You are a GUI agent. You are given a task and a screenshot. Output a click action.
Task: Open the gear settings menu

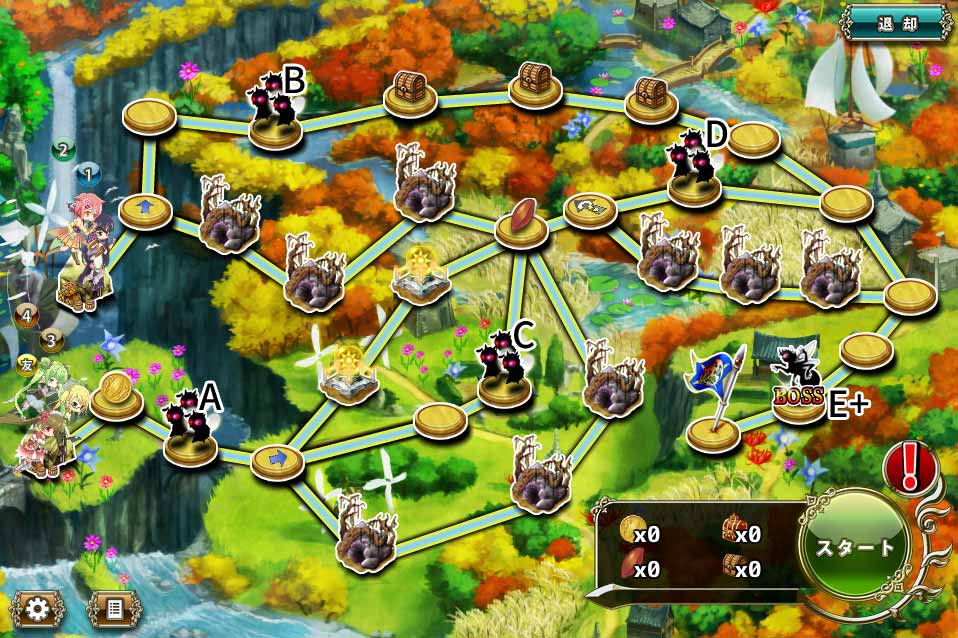pyautogui.click(x=38, y=607)
